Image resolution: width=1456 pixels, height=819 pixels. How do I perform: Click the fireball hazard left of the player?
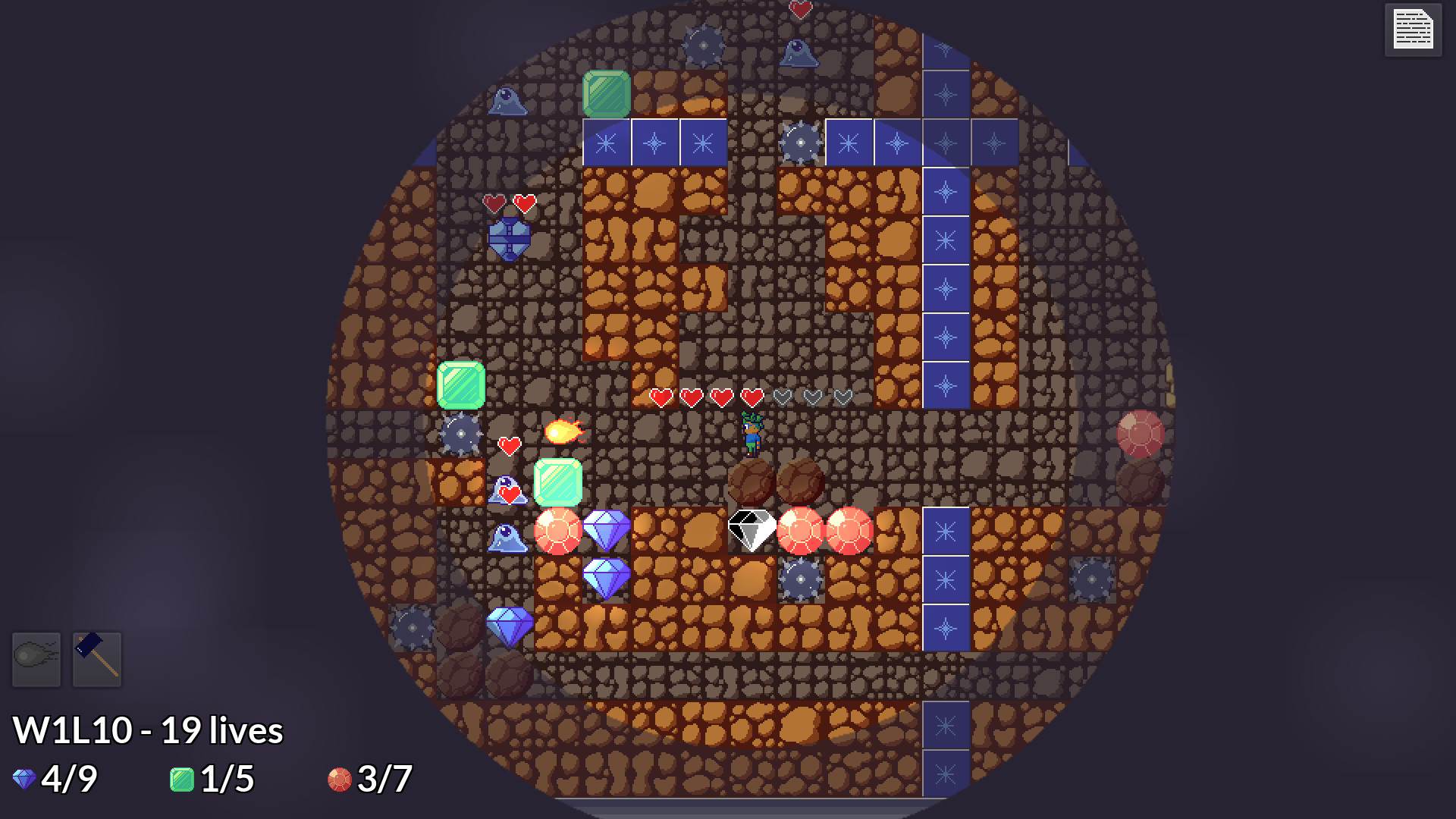coord(562,432)
